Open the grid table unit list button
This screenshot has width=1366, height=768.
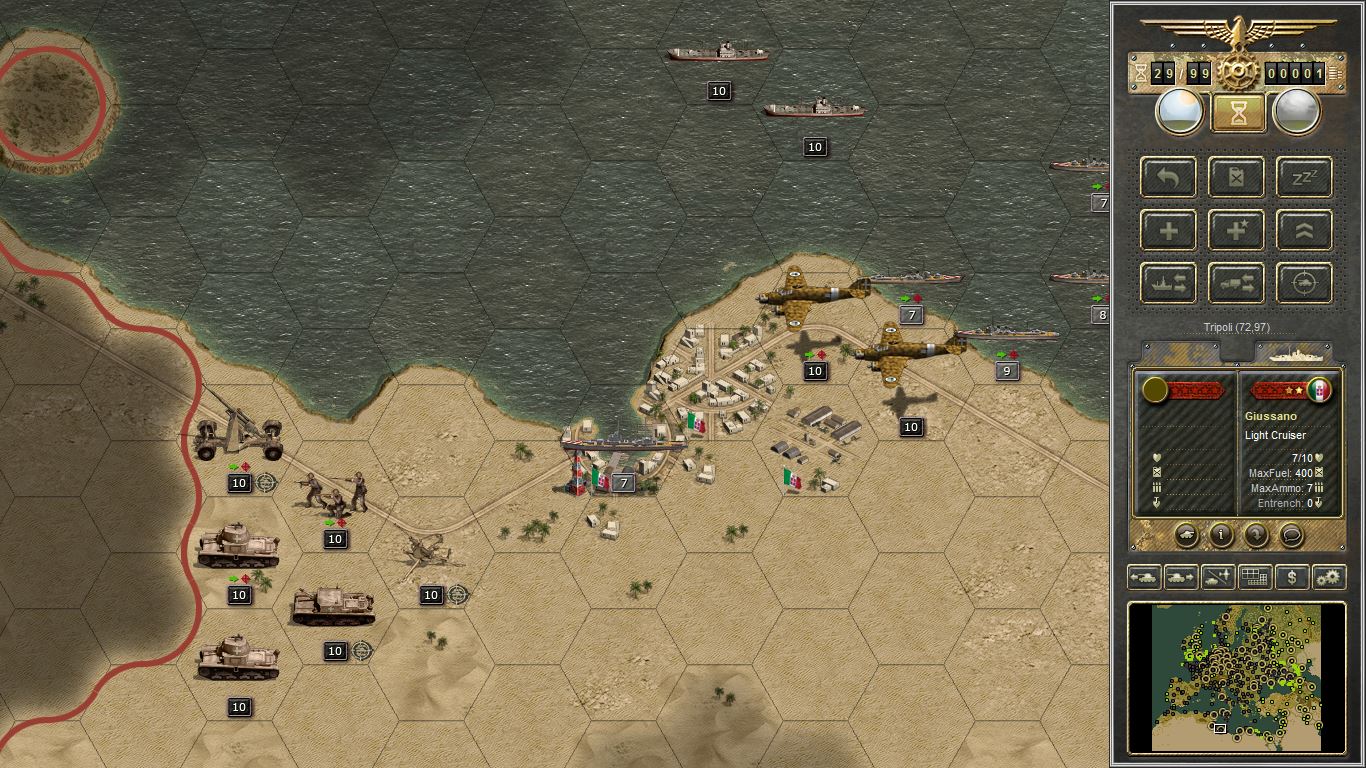[1254, 577]
